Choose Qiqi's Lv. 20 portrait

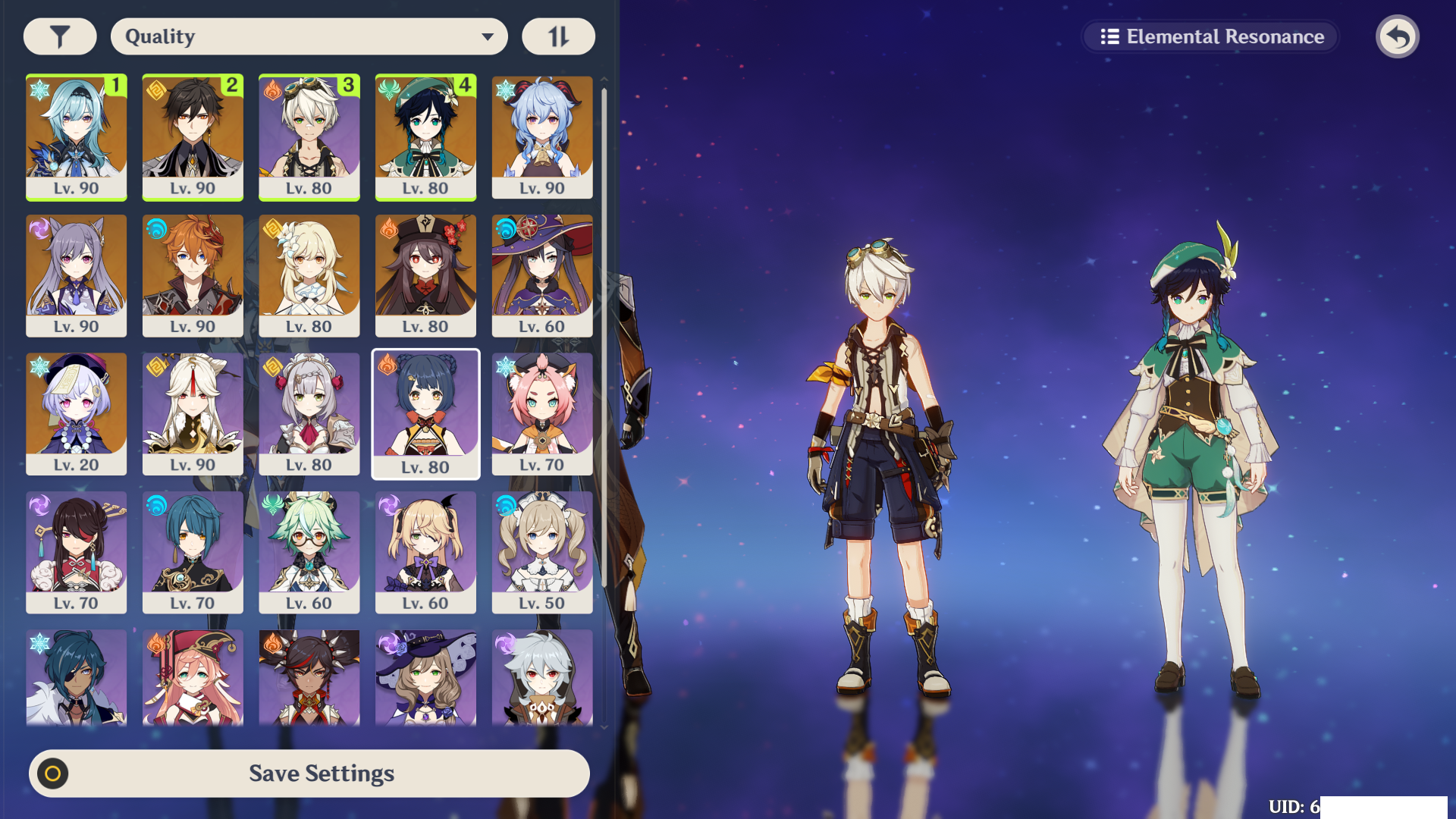[x=77, y=413]
